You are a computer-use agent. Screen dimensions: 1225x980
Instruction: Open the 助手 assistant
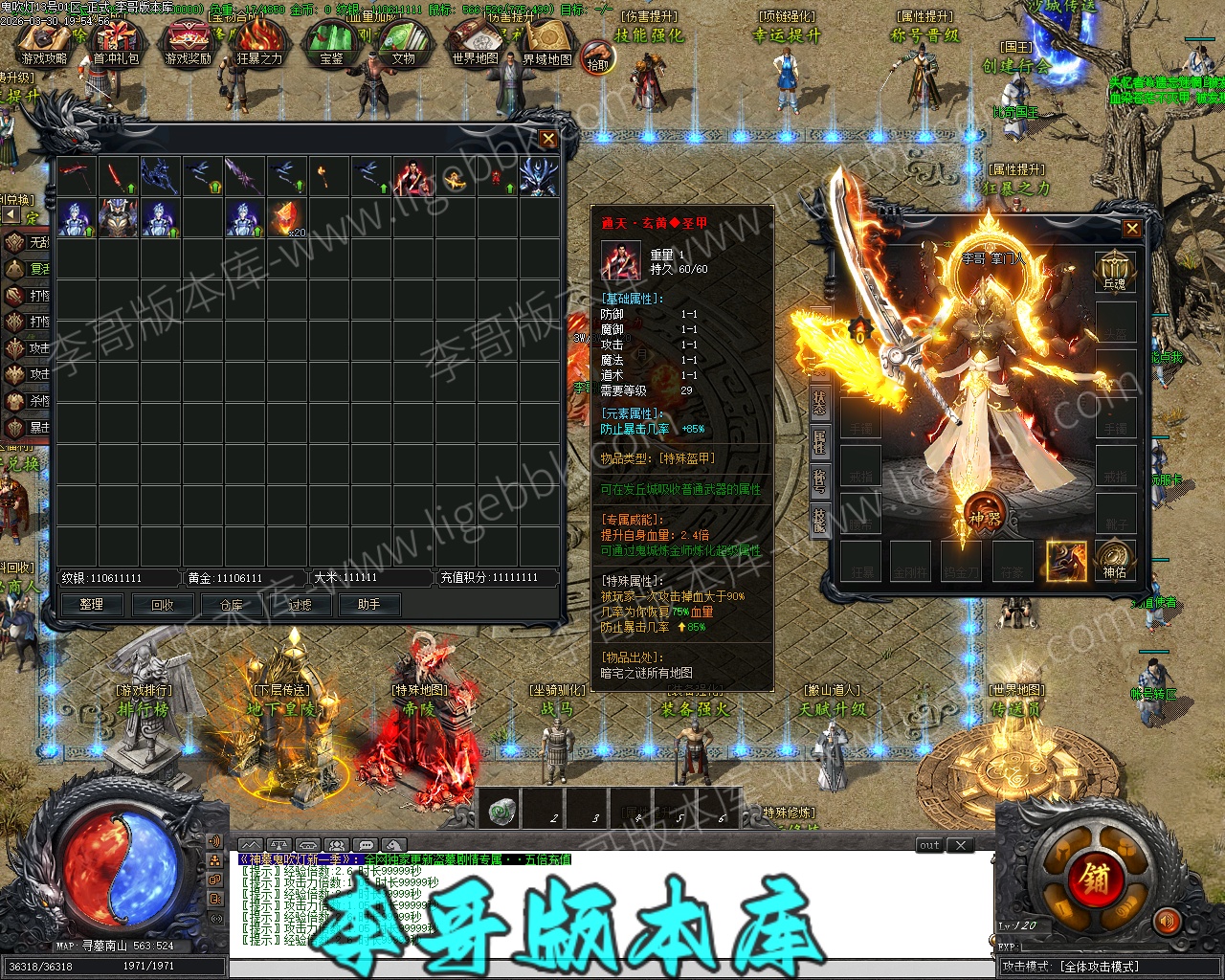click(369, 605)
